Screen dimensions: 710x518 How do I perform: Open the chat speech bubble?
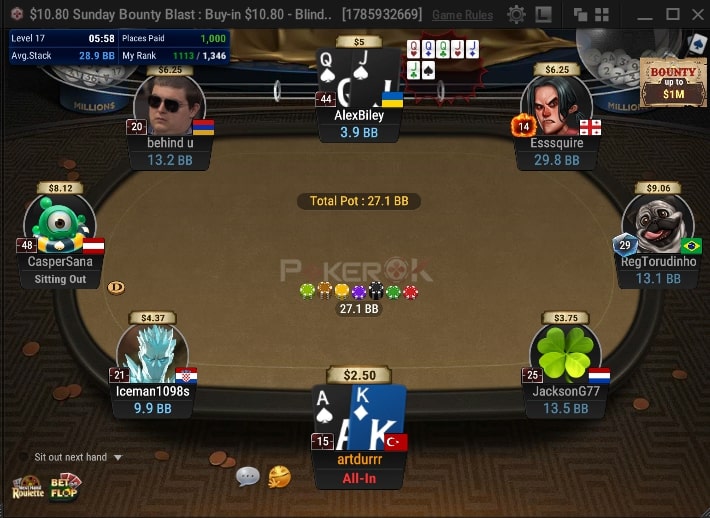(x=248, y=477)
